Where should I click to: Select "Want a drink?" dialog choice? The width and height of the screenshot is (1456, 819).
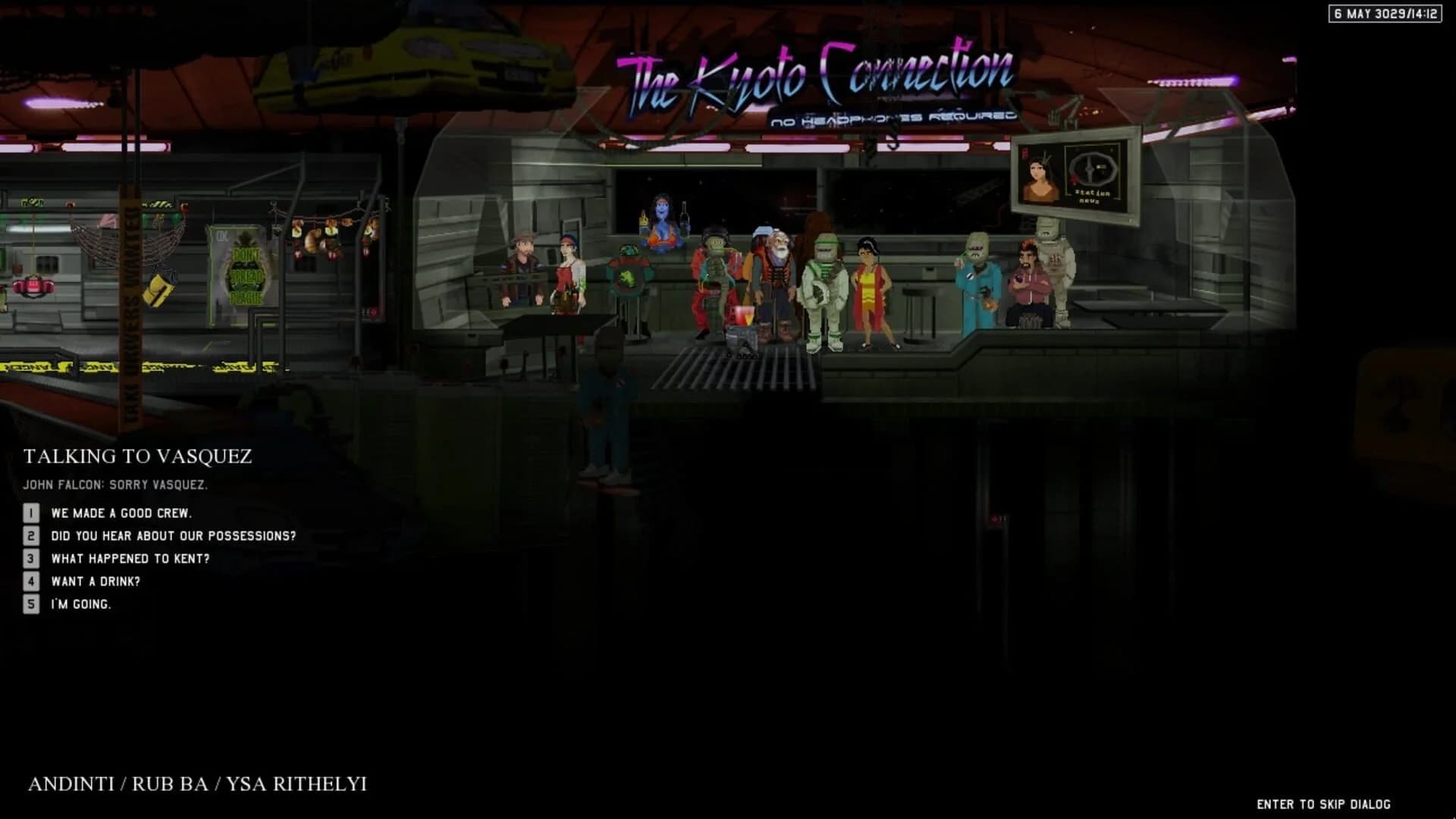tap(95, 582)
